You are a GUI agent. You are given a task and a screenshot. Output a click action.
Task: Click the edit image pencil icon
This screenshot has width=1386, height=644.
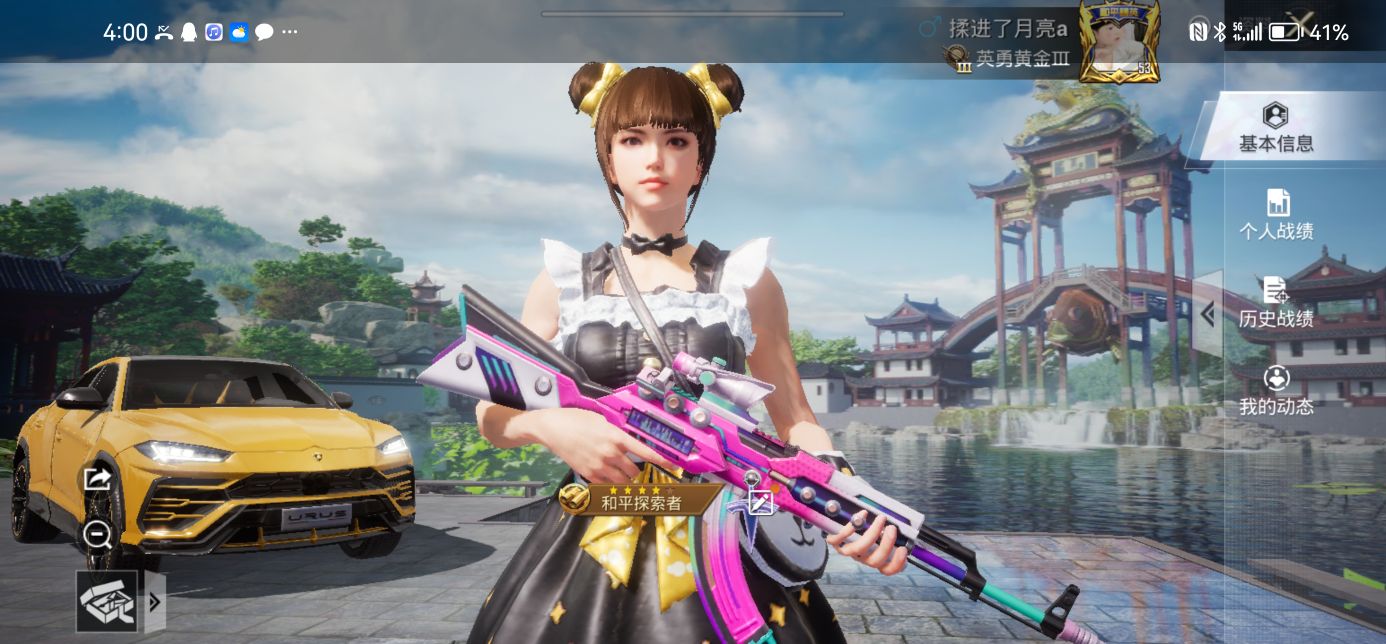pos(761,503)
